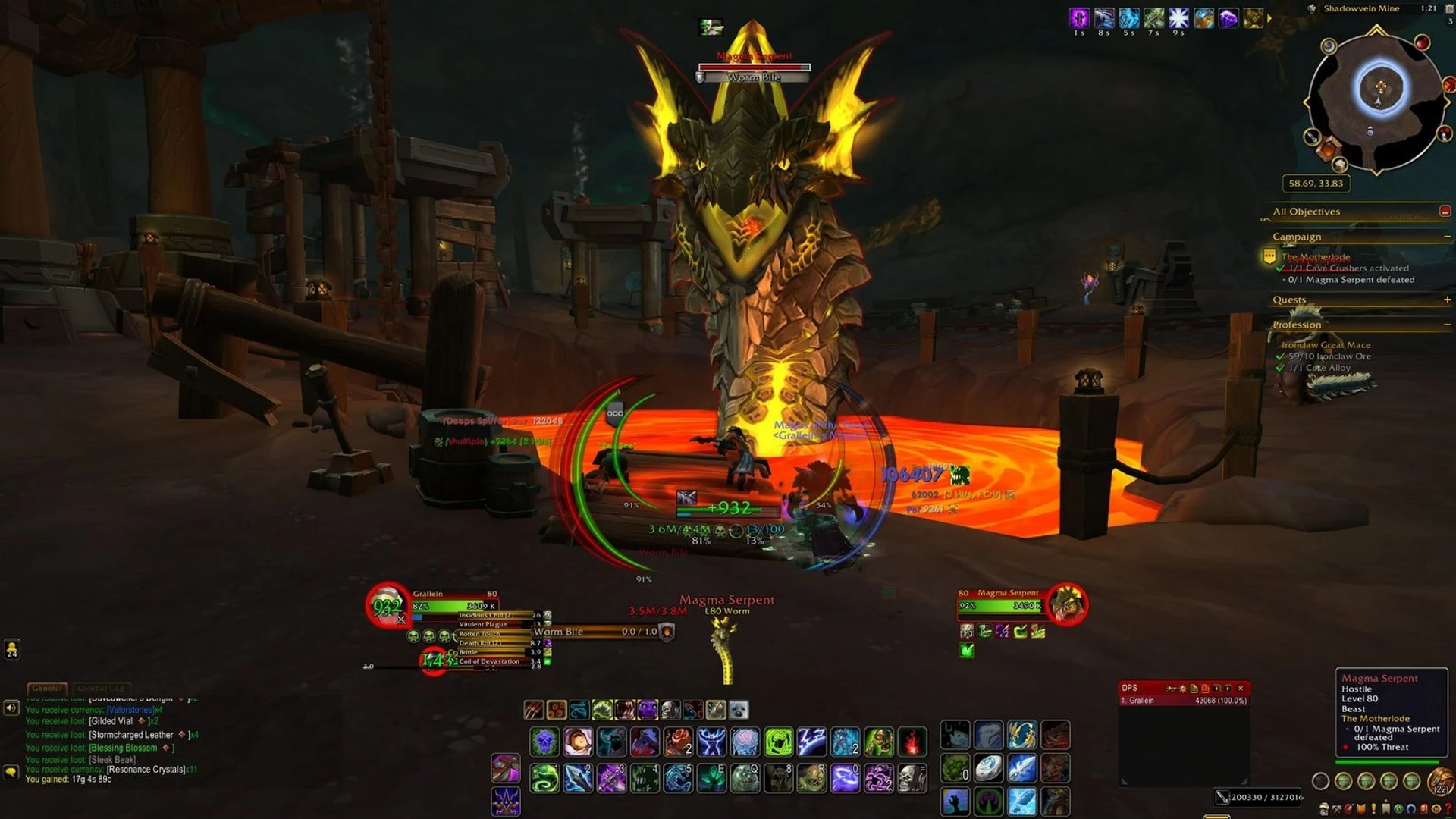Click the purple gem buff icon near the minimap

click(x=1228, y=18)
